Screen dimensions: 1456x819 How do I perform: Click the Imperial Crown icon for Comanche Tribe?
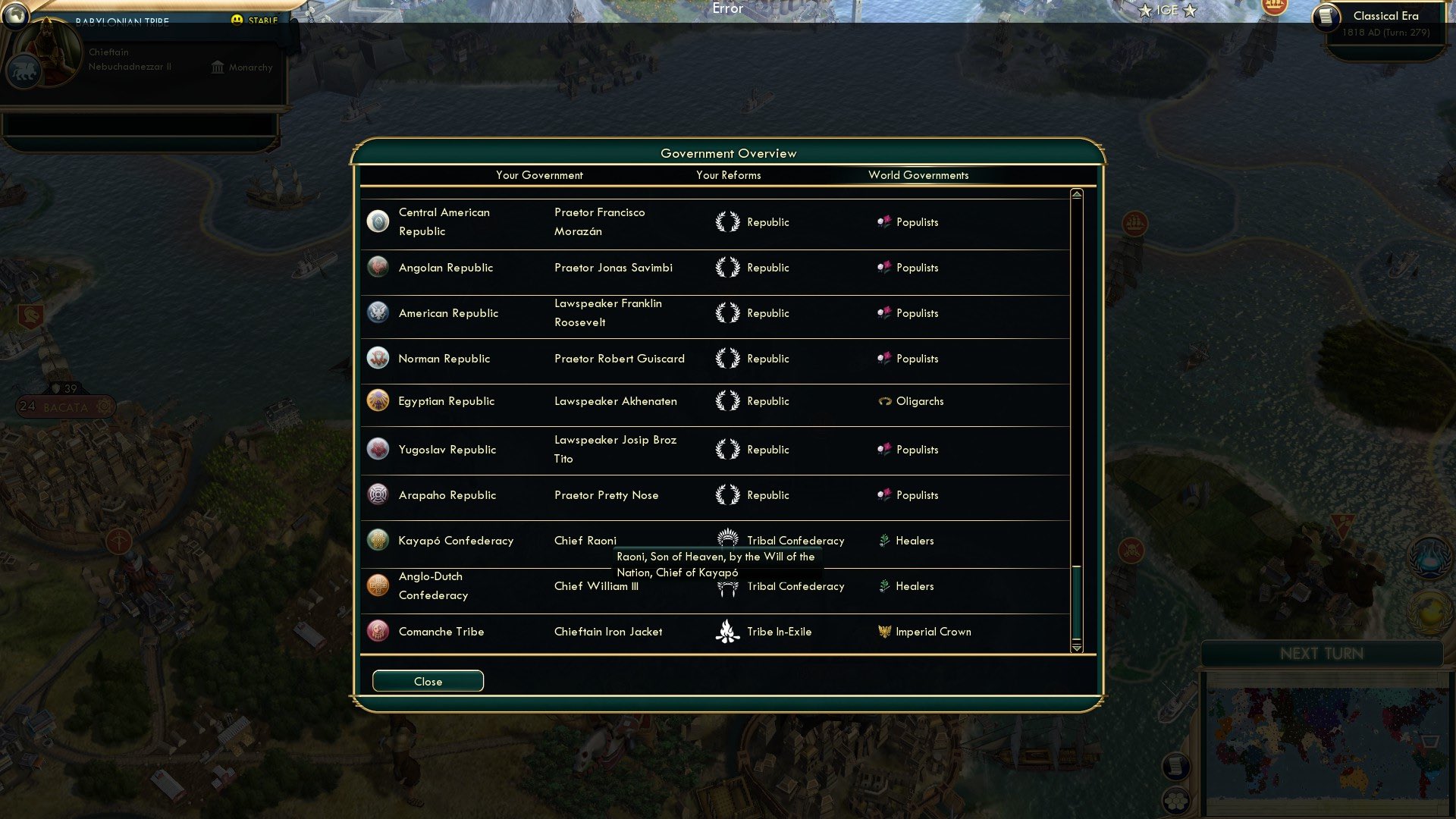(x=886, y=632)
